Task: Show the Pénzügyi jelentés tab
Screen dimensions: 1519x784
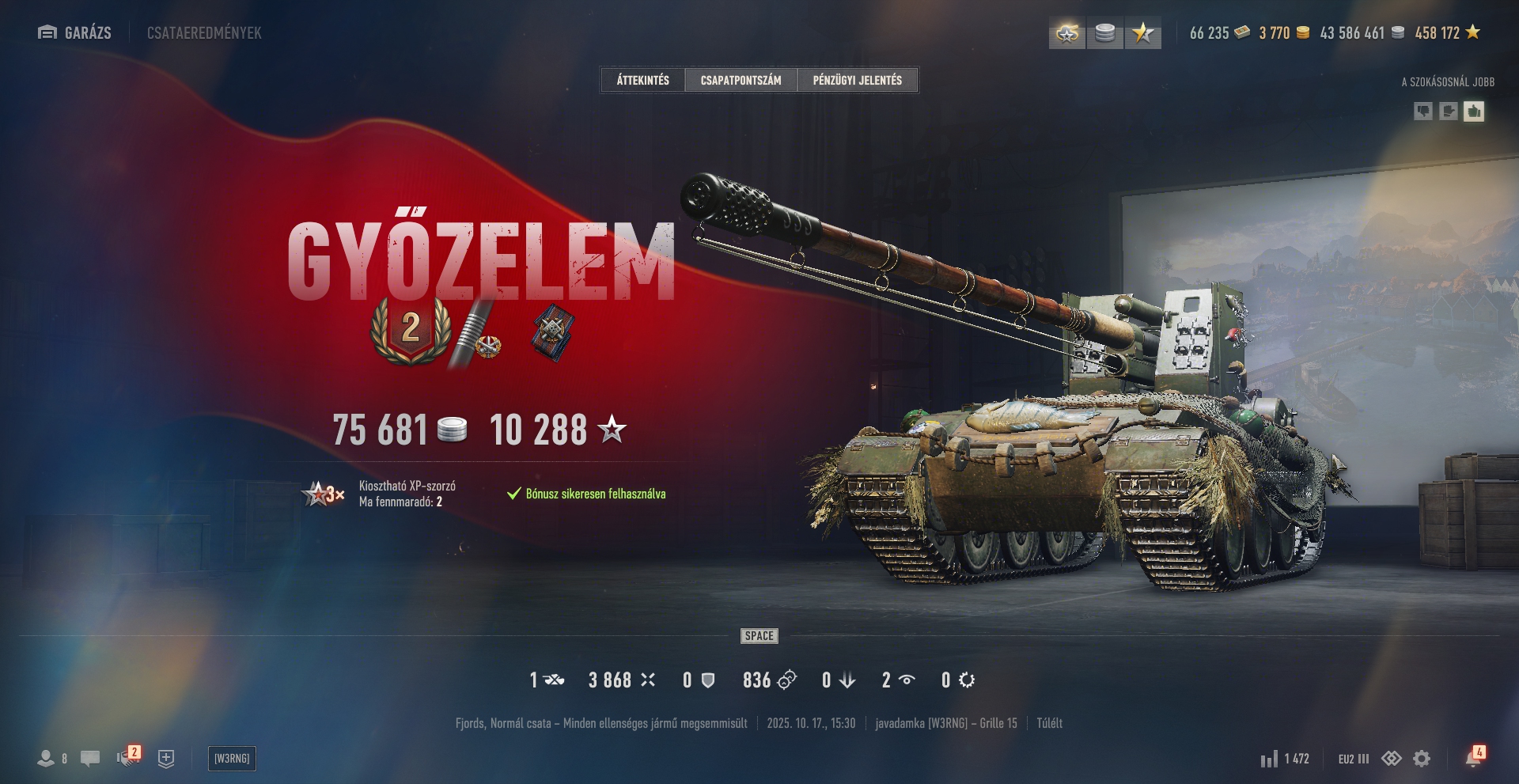Action: point(857,80)
